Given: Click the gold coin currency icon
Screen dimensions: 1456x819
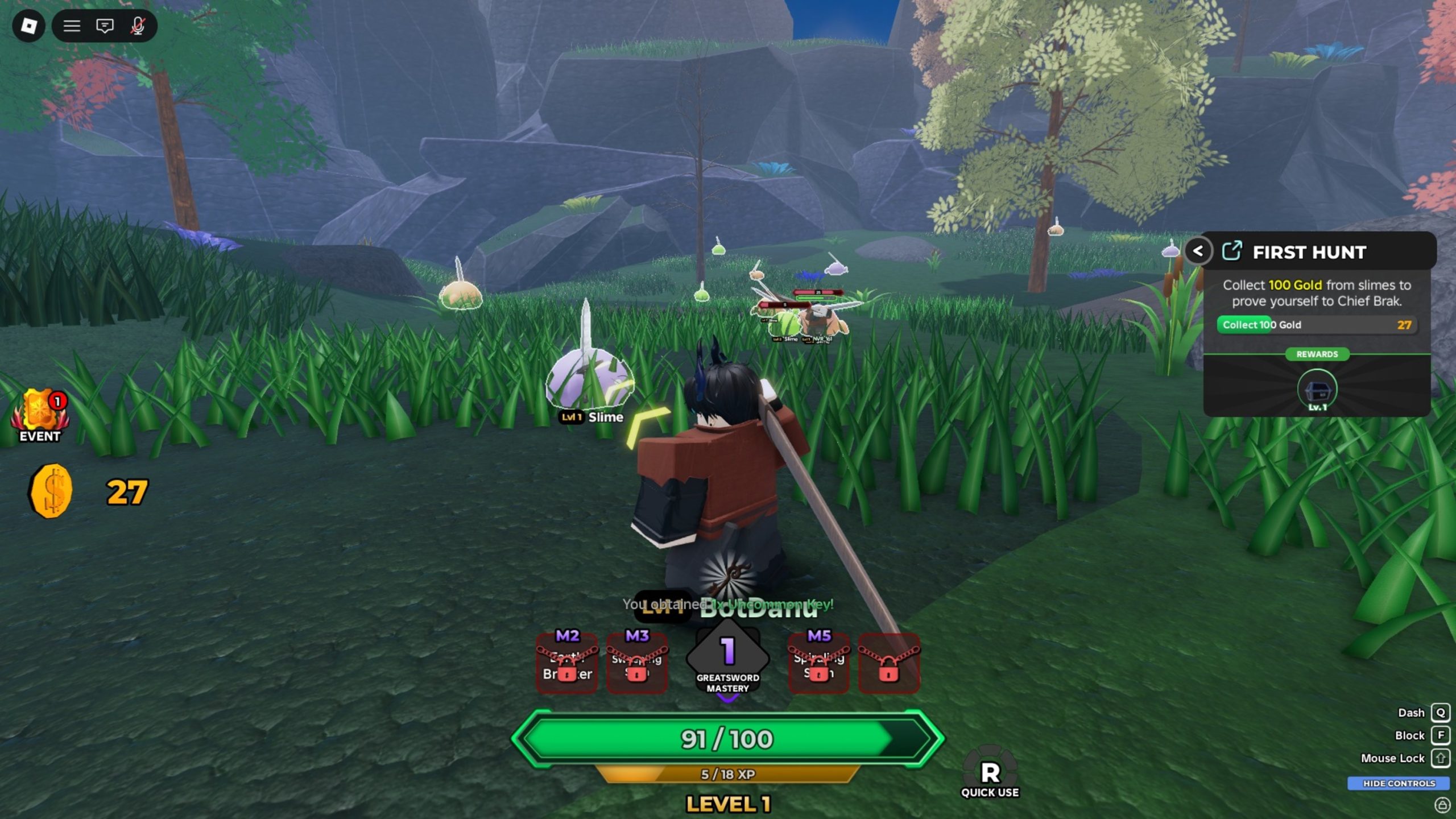Looking at the screenshot, I should 51,491.
